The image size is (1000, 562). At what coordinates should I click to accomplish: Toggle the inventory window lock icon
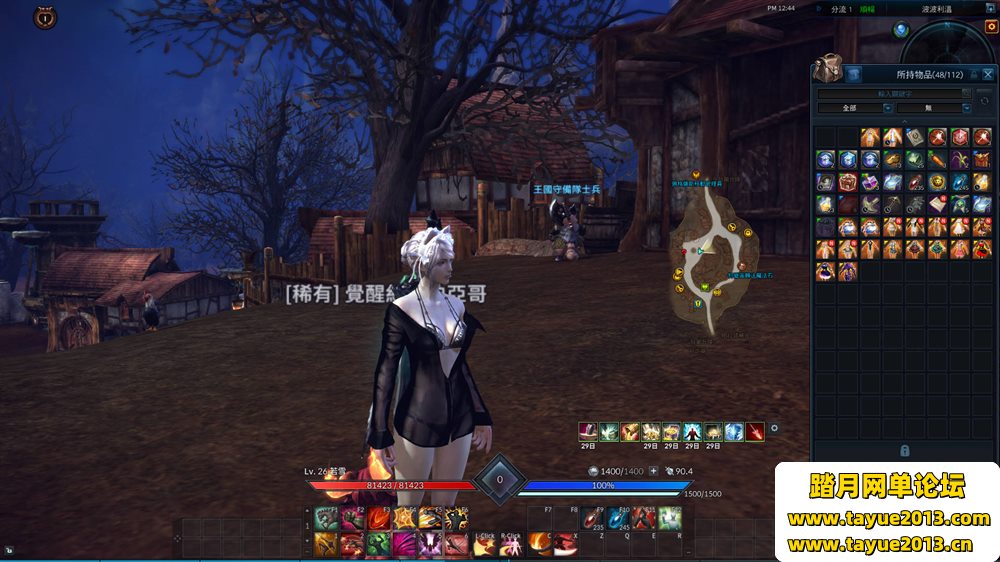pos(974,74)
